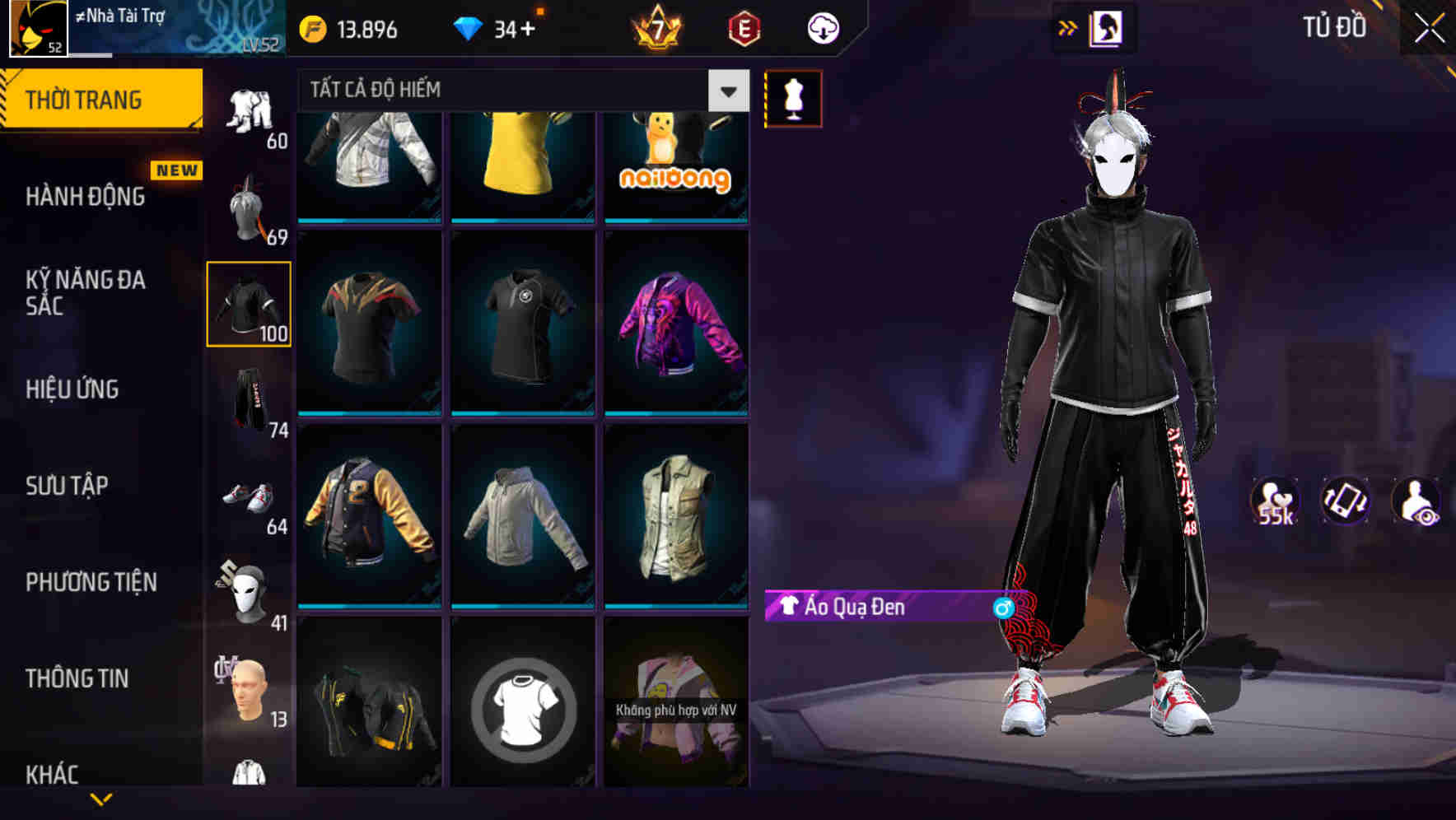The width and height of the screenshot is (1456, 820).
Task: Select the equipped shirt slot showing 100
Action: coord(249,303)
